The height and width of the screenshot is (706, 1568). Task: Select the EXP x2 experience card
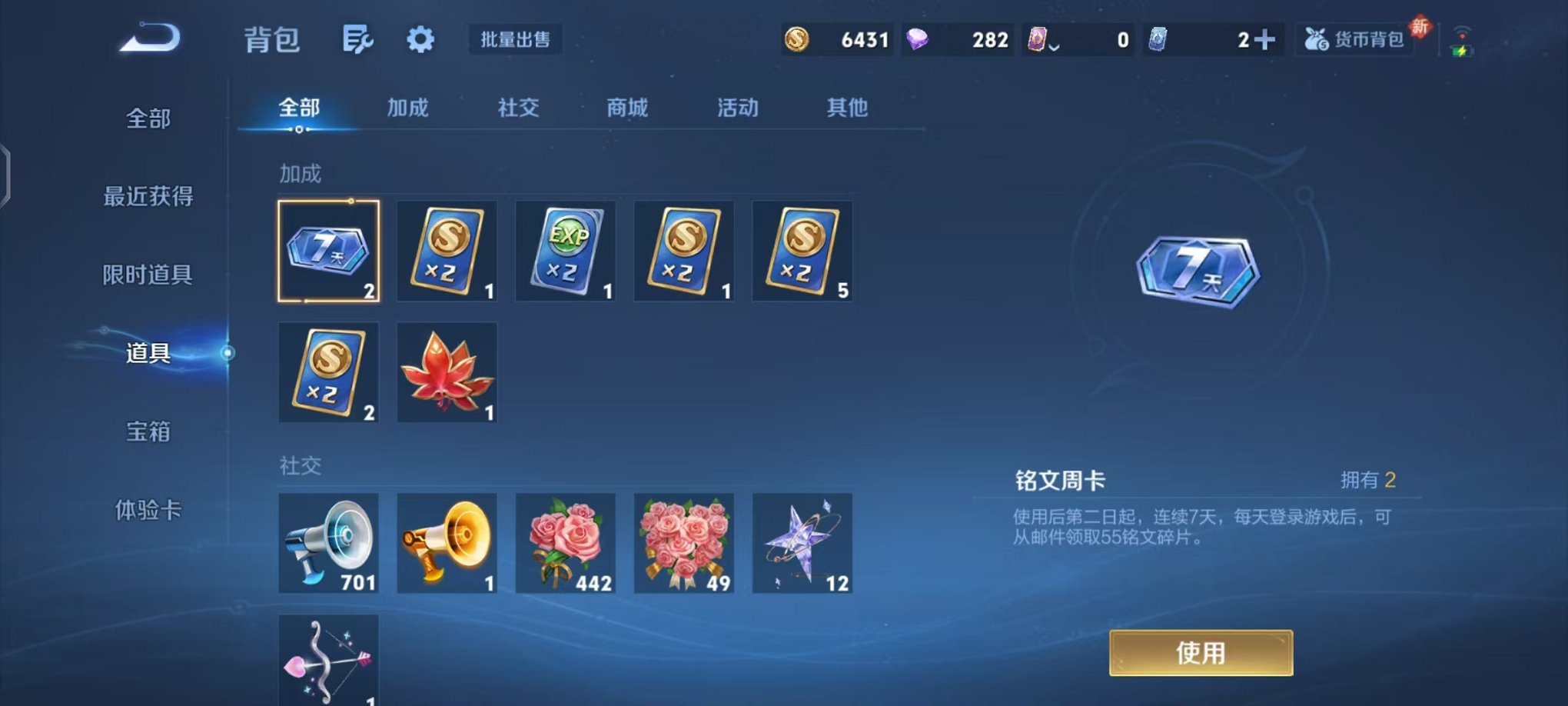565,250
